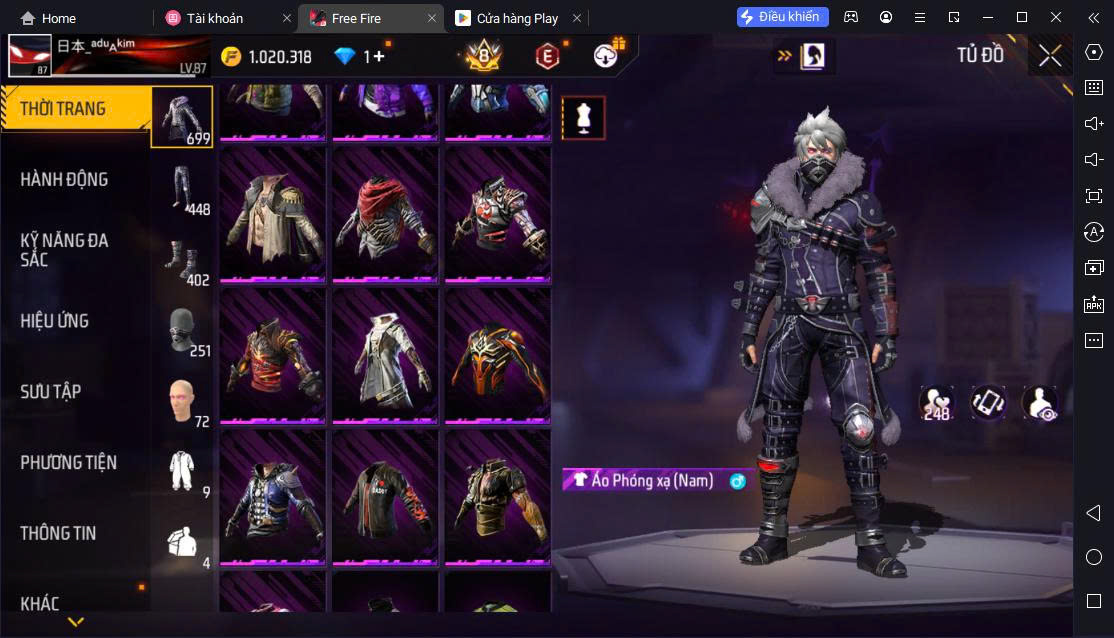Select the tan fur-collar jacket item
The height and width of the screenshot is (638, 1114).
coord(272,214)
